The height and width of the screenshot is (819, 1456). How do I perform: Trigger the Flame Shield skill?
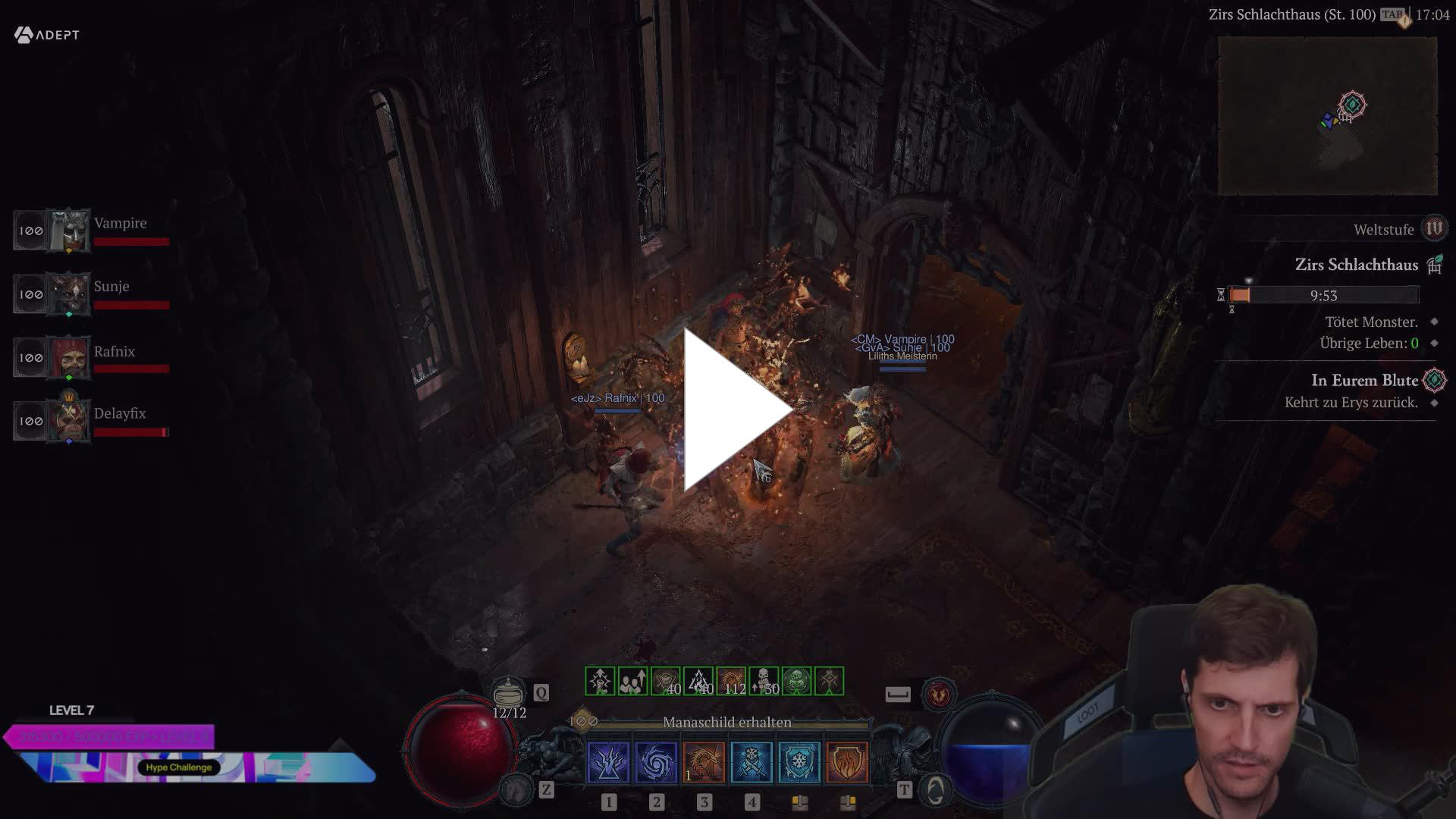point(847,762)
